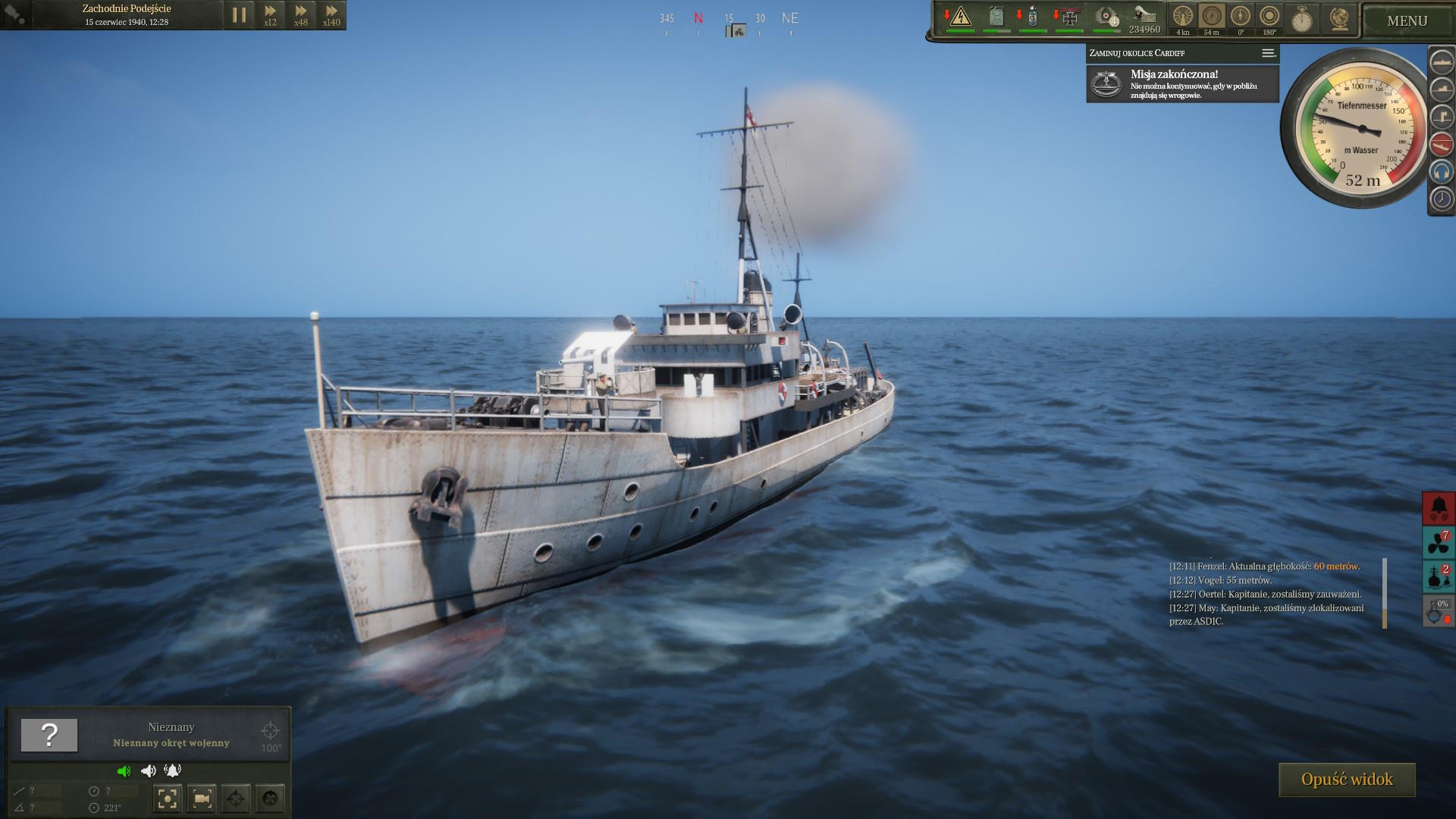The height and width of the screenshot is (819, 1456).
Task: Select the 54 m depth gauge dial
Action: coord(1212,17)
